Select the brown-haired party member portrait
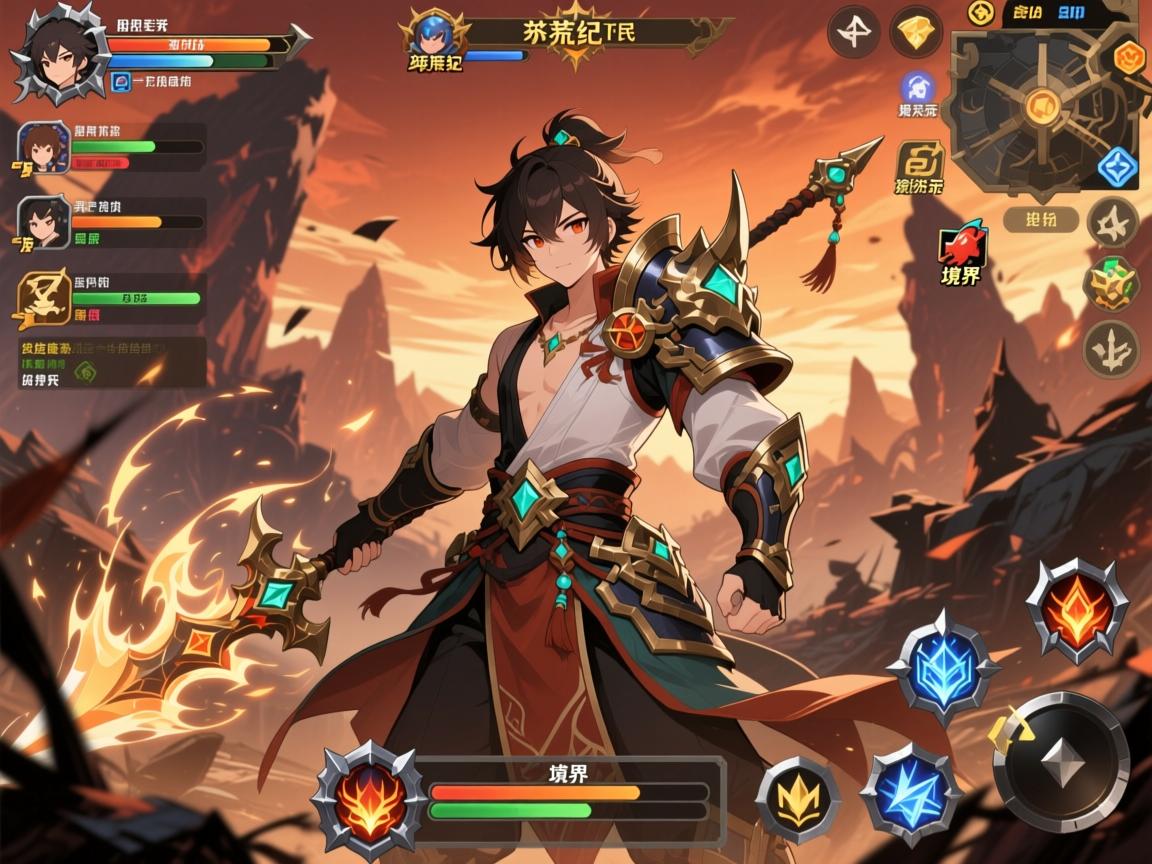Viewport: 1152px width, 864px height. (x=44, y=149)
